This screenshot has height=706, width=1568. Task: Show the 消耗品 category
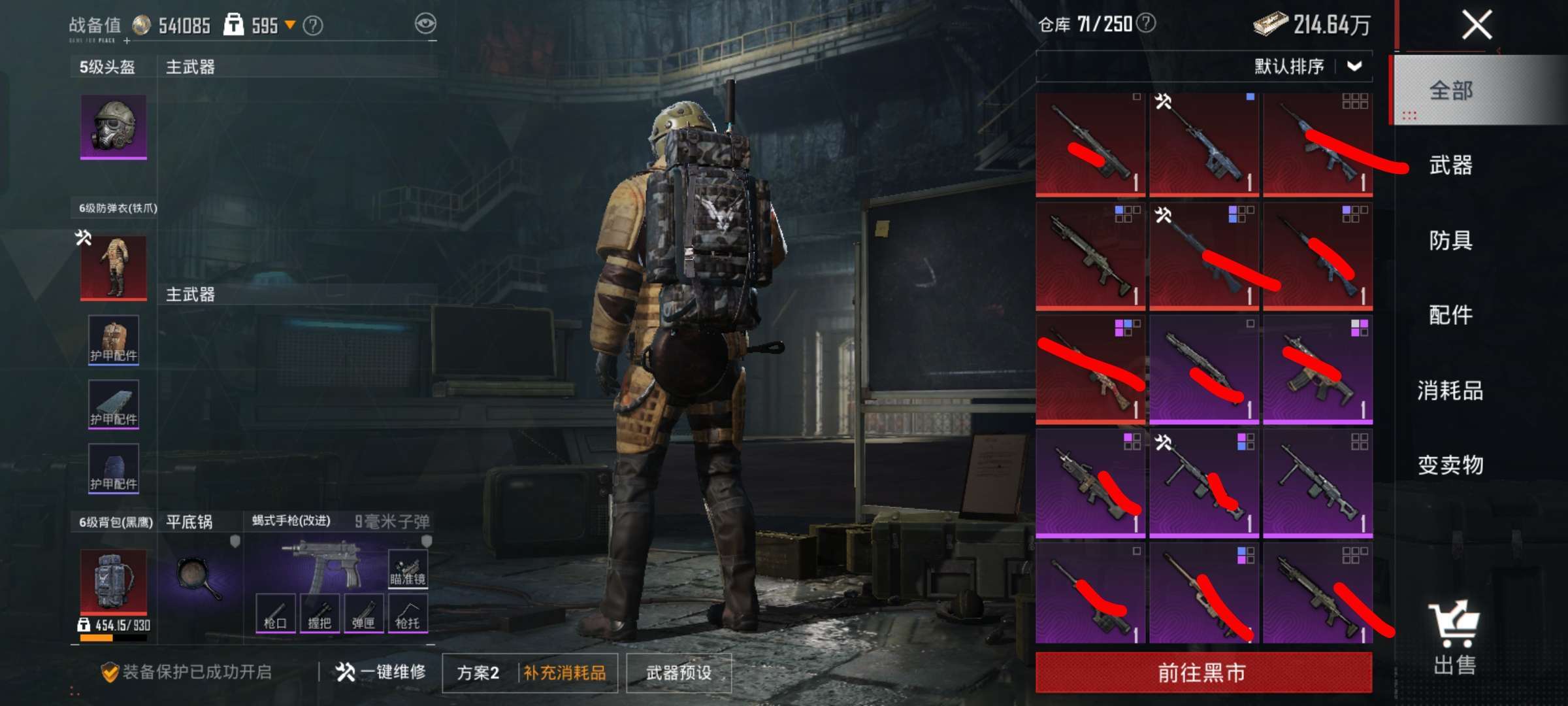tap(1450, 390)
